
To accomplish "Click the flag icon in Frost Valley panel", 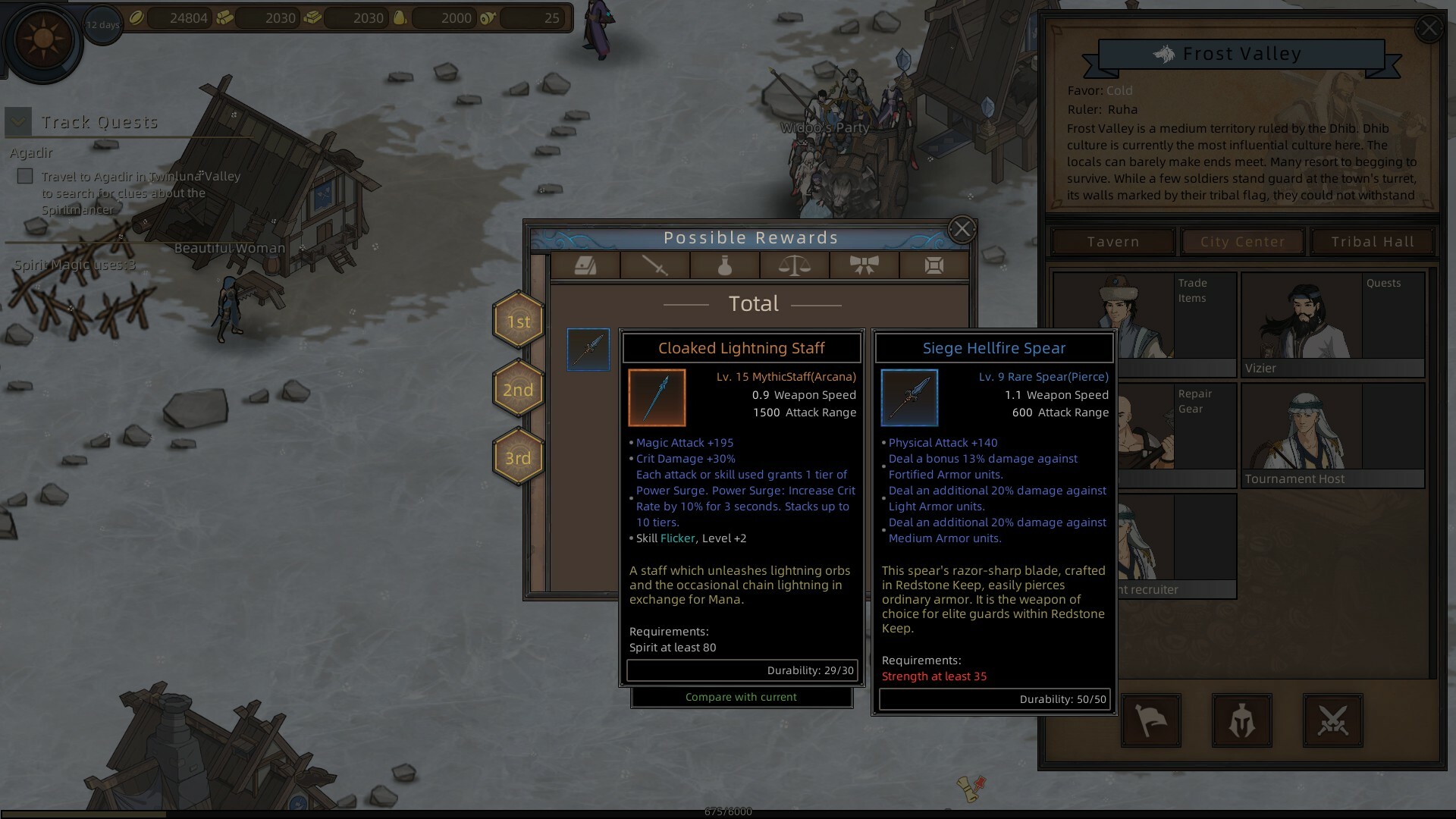I will (1150, 721).
